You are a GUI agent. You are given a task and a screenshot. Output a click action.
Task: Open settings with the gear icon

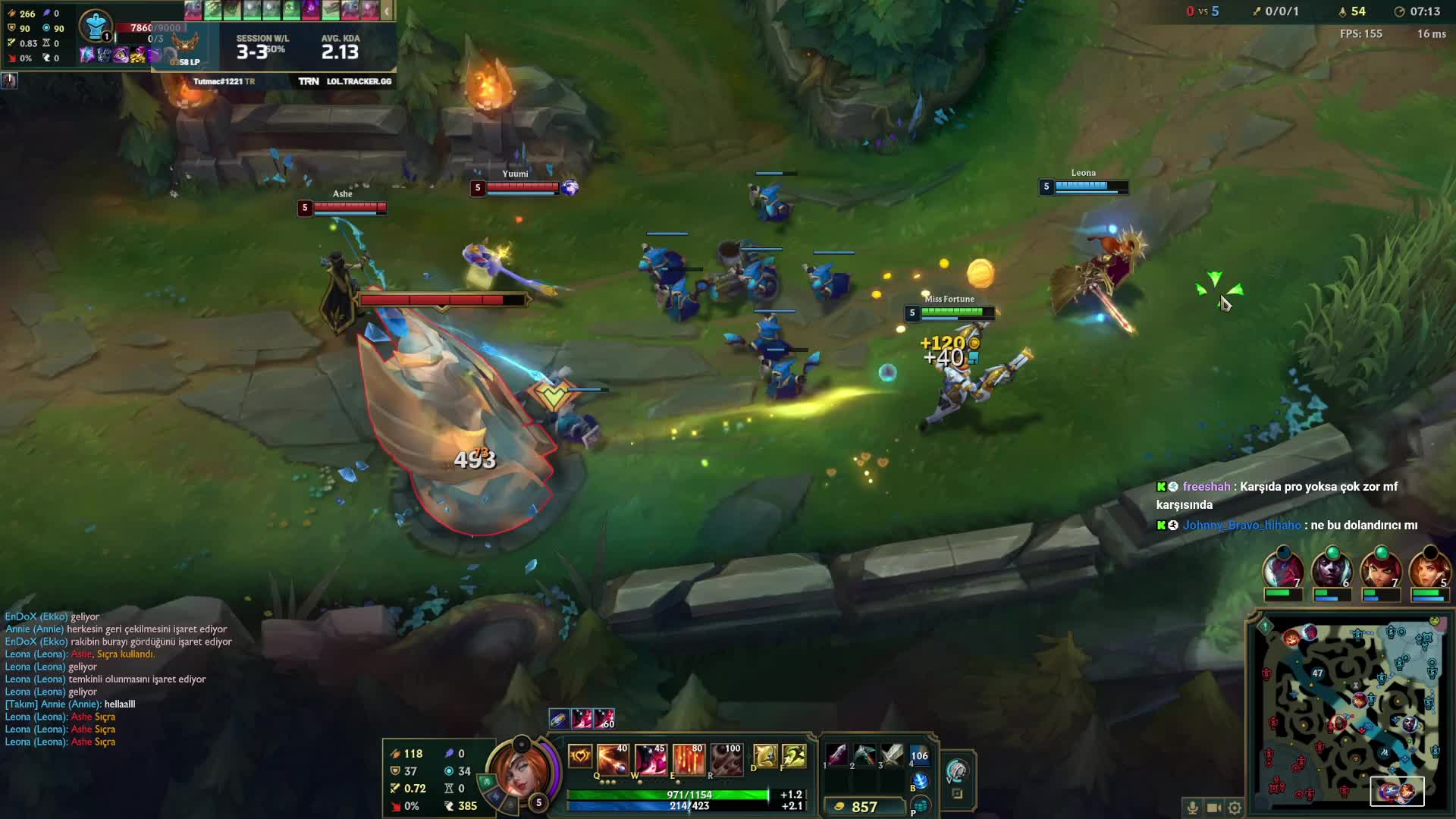pyautogui.click(x=1235, y=808)
